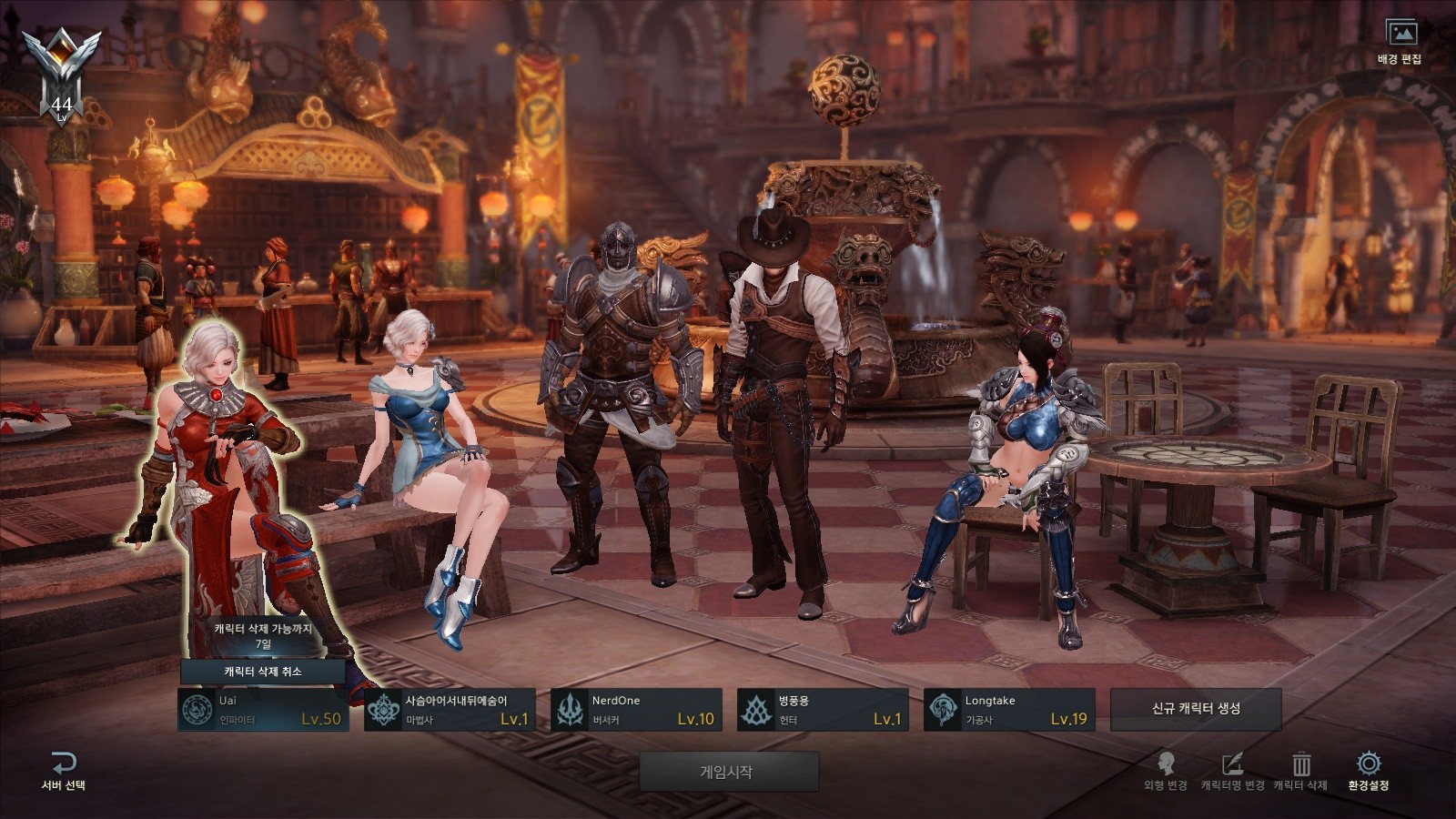The height and width of the screenshot is (819, 1456).
Task: Pick the 병풍용 헌터 character slot
Action: point(823,710)
